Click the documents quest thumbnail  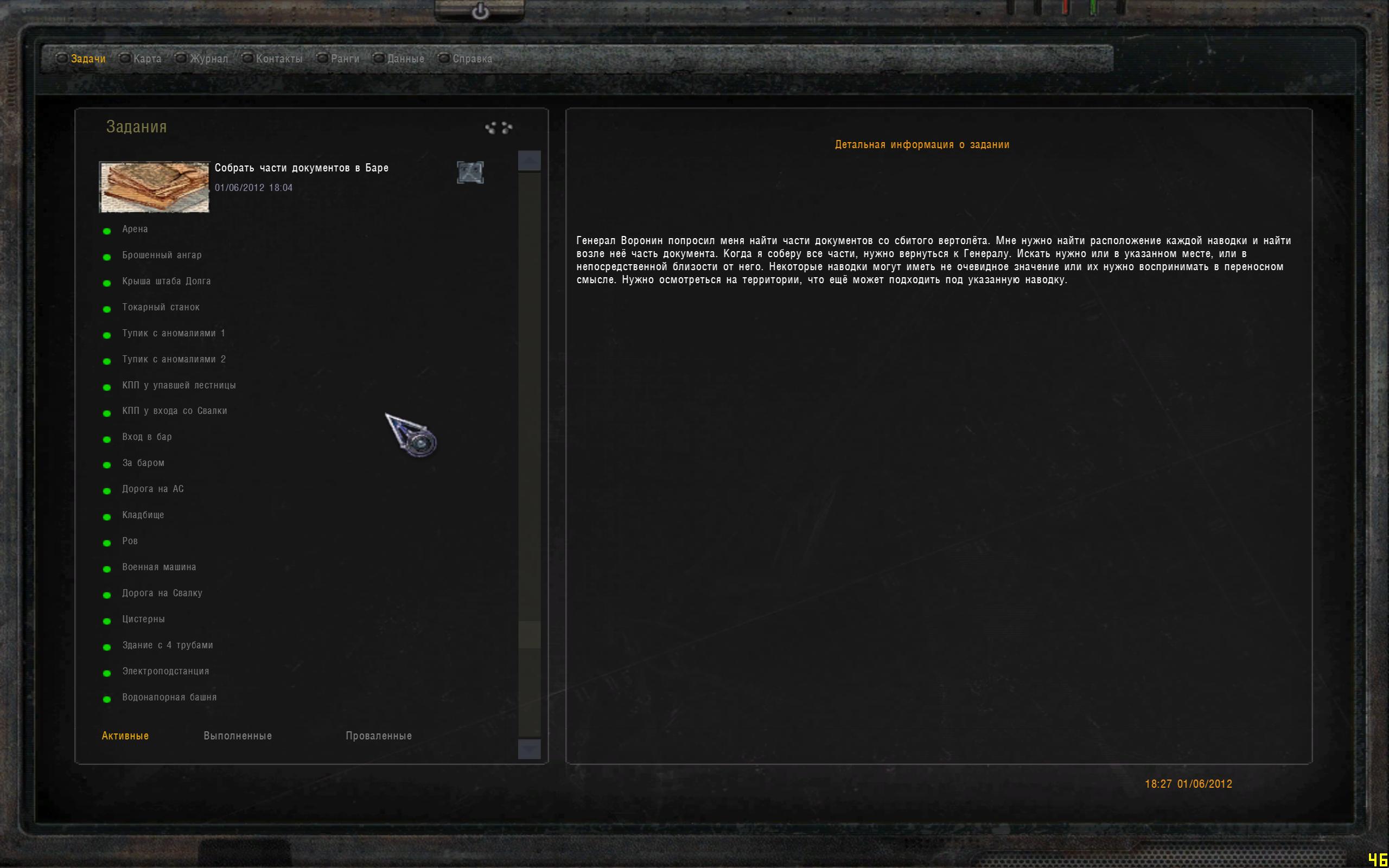click(x=155, y=187)
